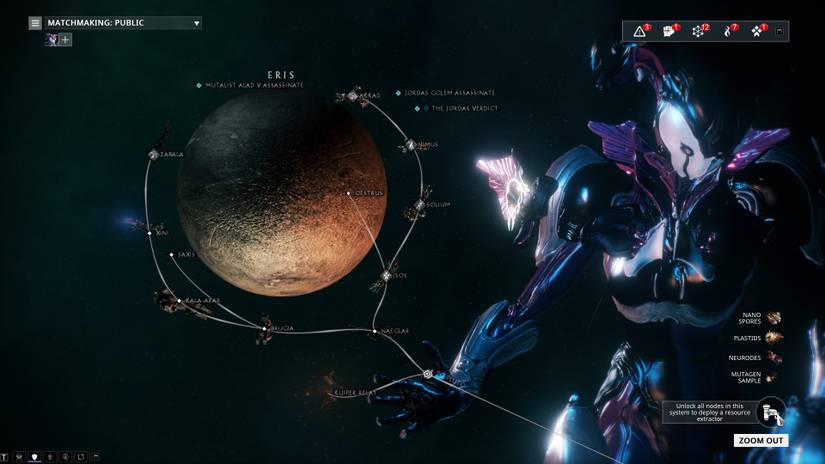Open the Syndicate missions icon showing 12
825x464 pixels.
pos(699,31)
